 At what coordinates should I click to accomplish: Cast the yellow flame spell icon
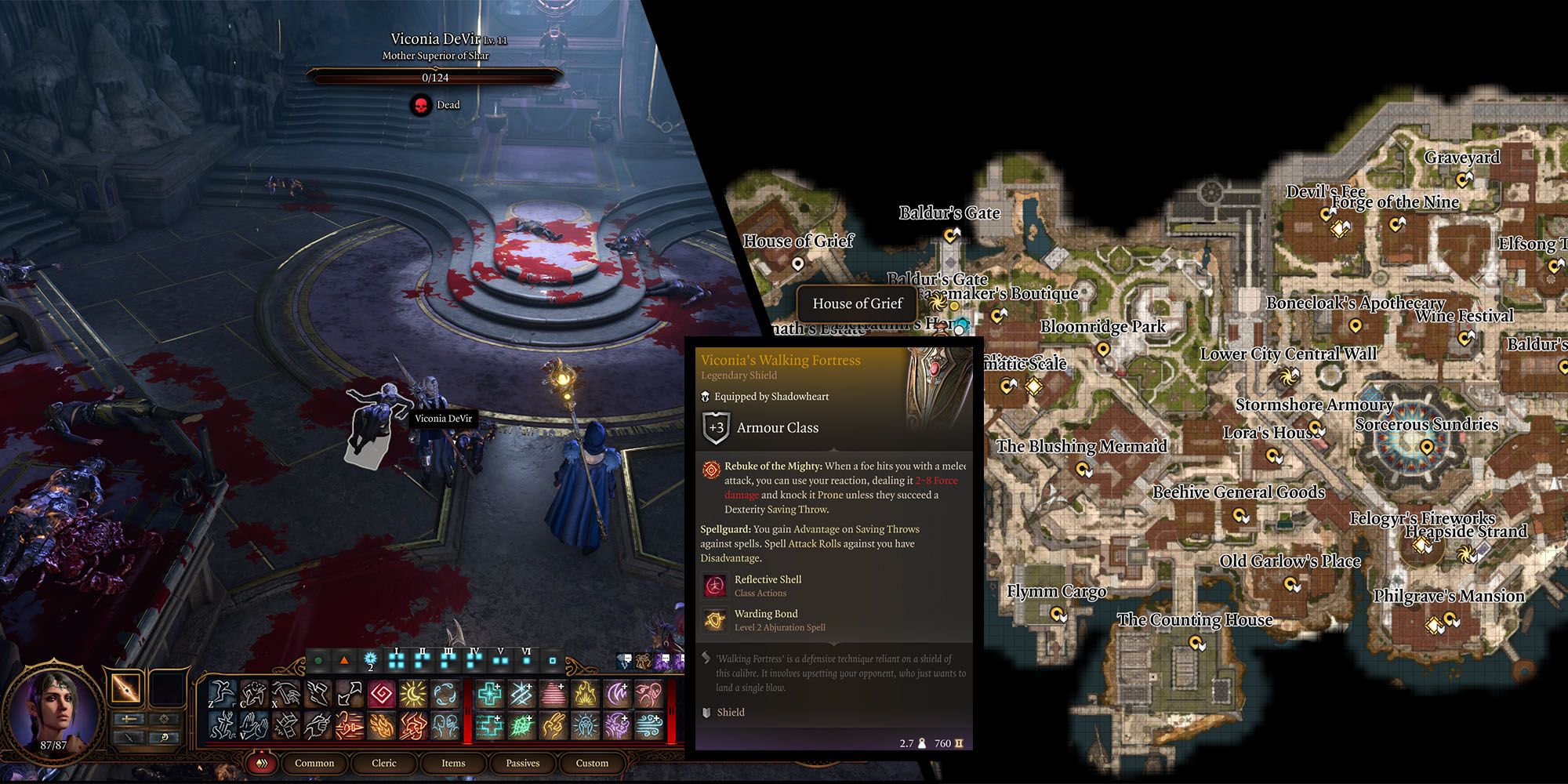pyautogui.click(x=586, y=694)
